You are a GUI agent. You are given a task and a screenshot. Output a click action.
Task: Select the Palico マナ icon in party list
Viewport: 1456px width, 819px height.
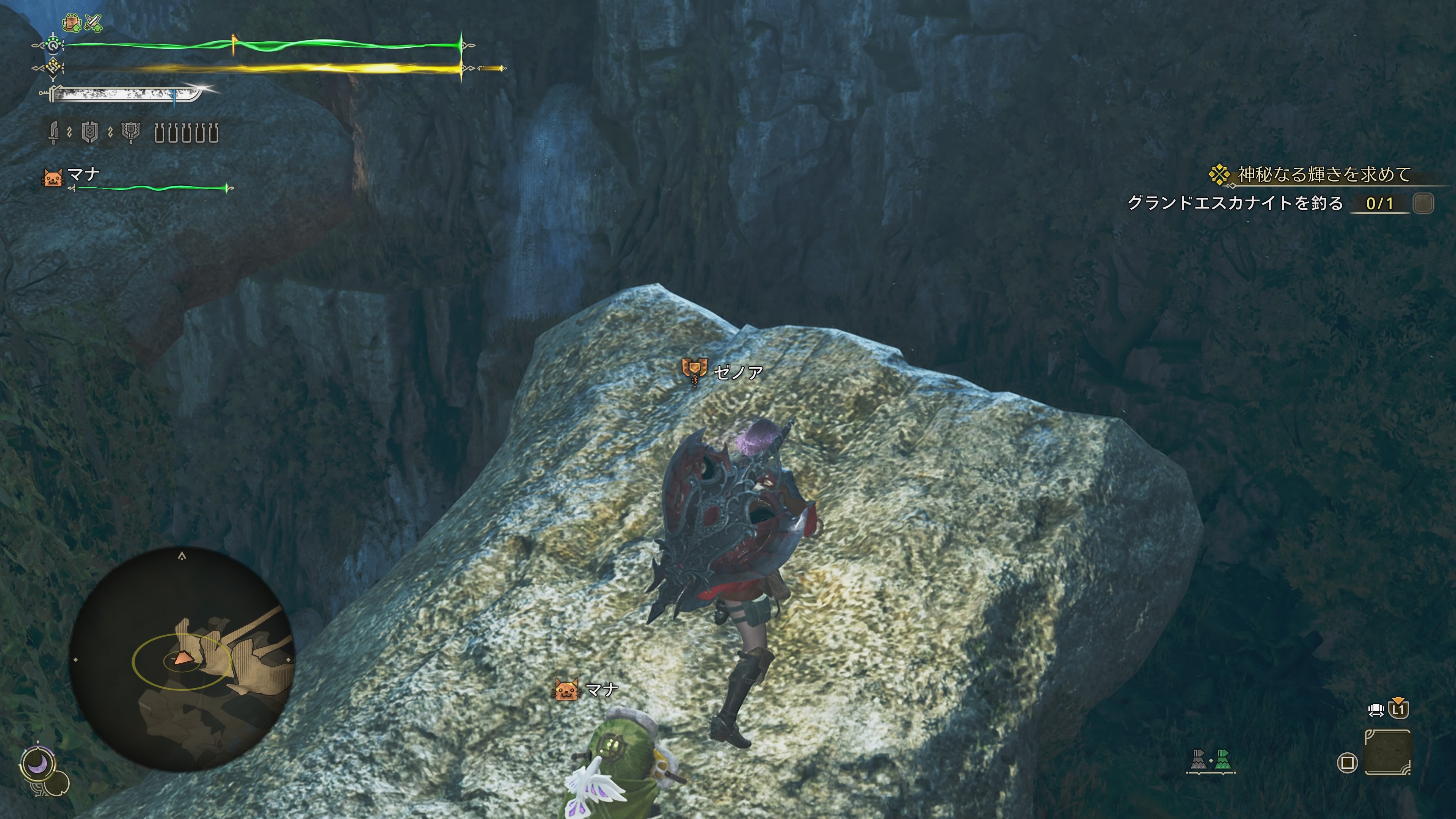[x=53, y=177]
